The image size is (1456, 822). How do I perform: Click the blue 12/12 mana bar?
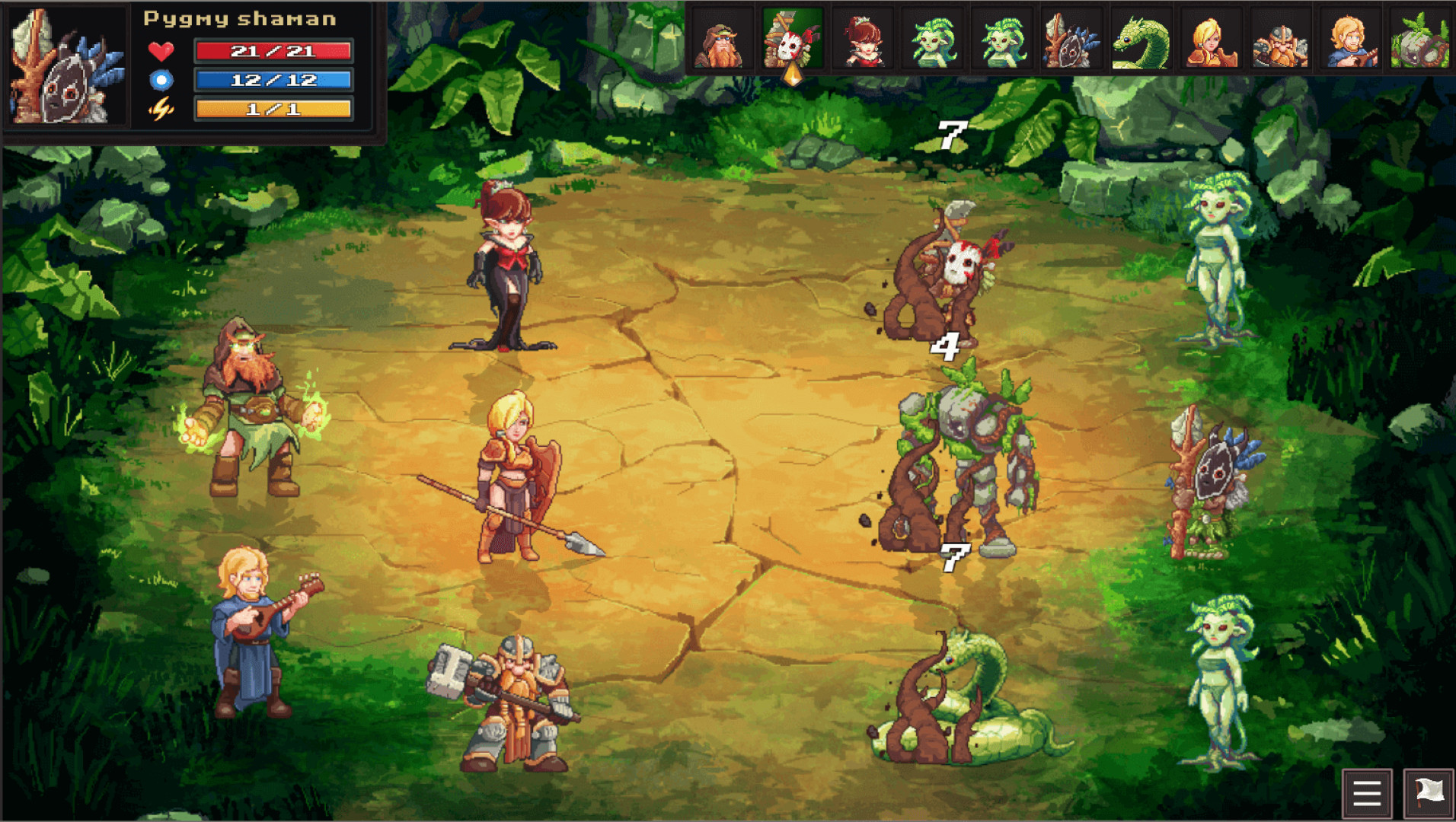(273, 79)
